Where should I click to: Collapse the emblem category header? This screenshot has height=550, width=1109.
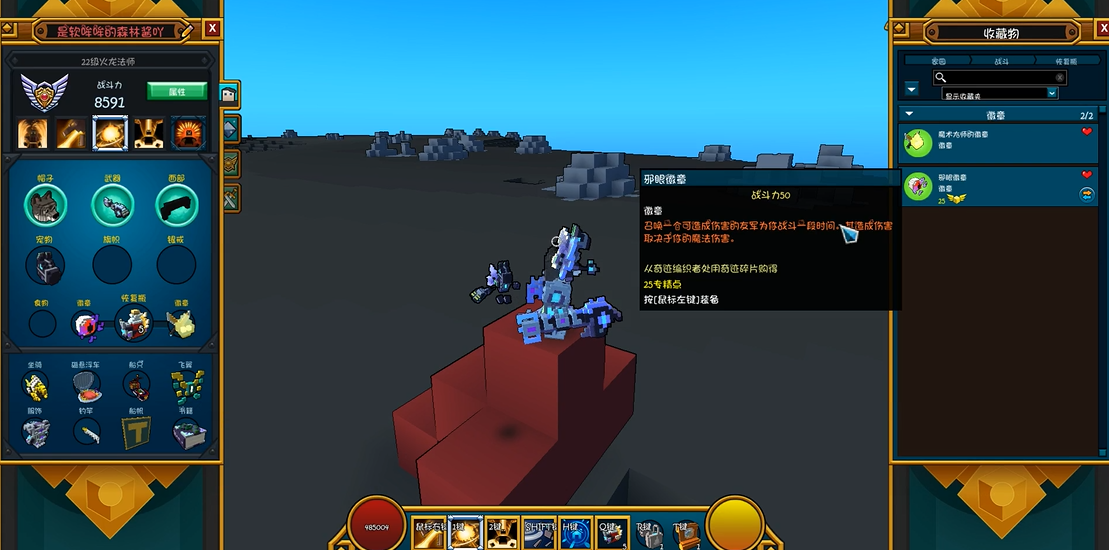point(909,115)
